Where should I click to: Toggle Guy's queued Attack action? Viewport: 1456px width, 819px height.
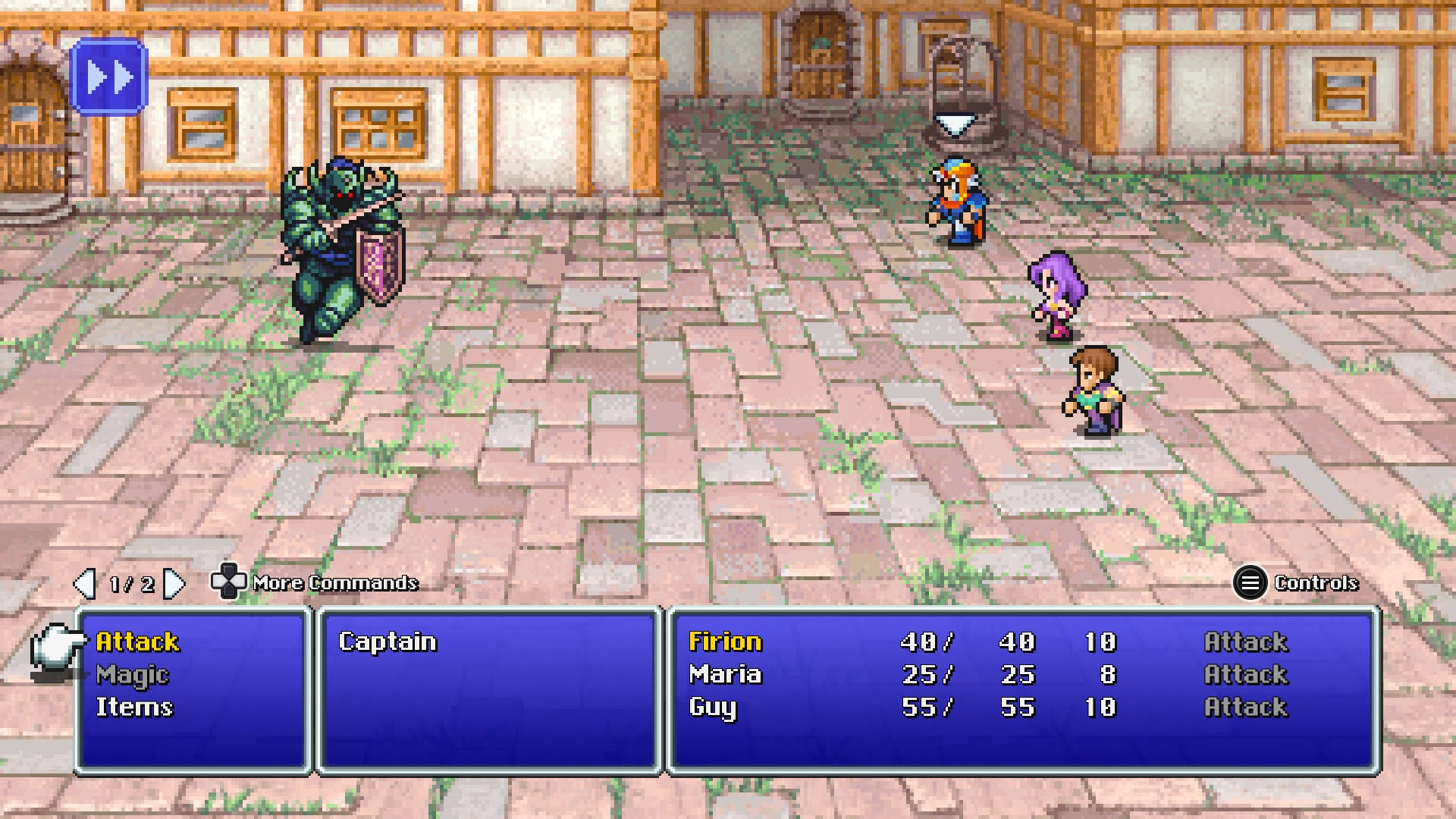click(x=1246, y=708)
